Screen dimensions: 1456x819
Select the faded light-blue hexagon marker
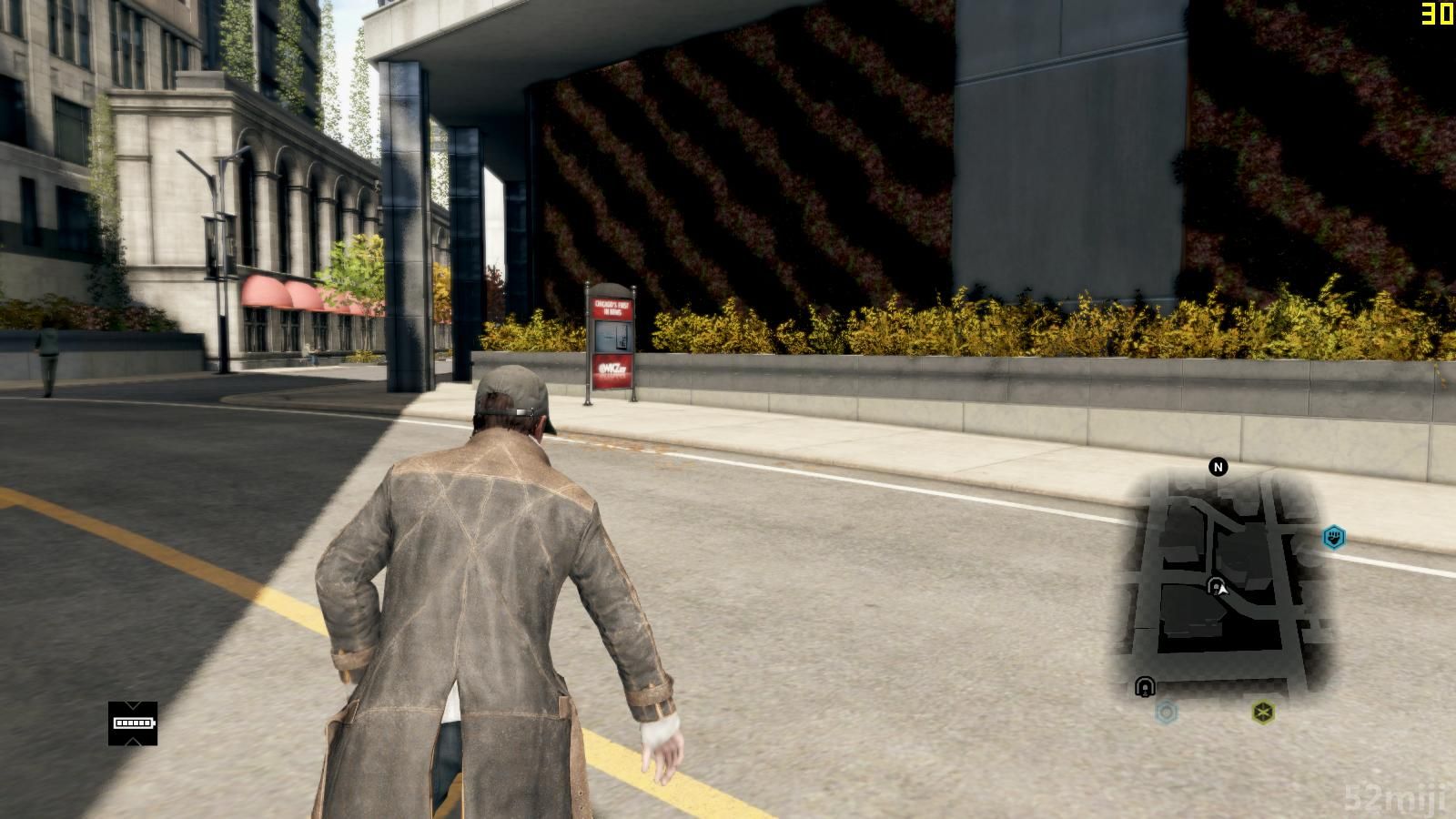coord(1167,712)
